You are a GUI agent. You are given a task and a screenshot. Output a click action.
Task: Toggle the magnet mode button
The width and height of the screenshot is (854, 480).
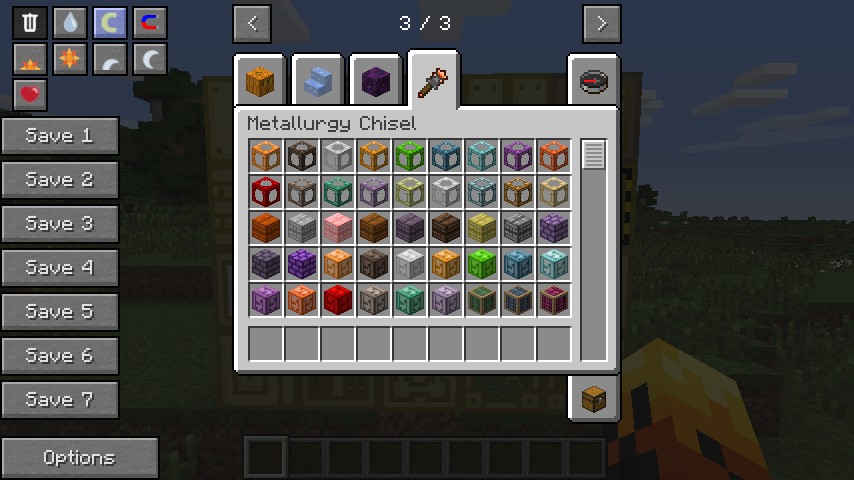coord(150,22)
